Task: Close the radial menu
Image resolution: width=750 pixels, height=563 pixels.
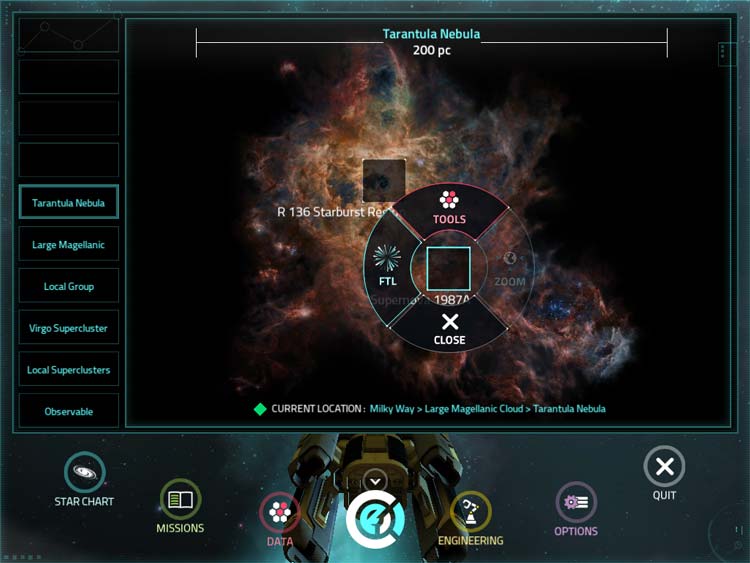Action: tap(449, 328)
